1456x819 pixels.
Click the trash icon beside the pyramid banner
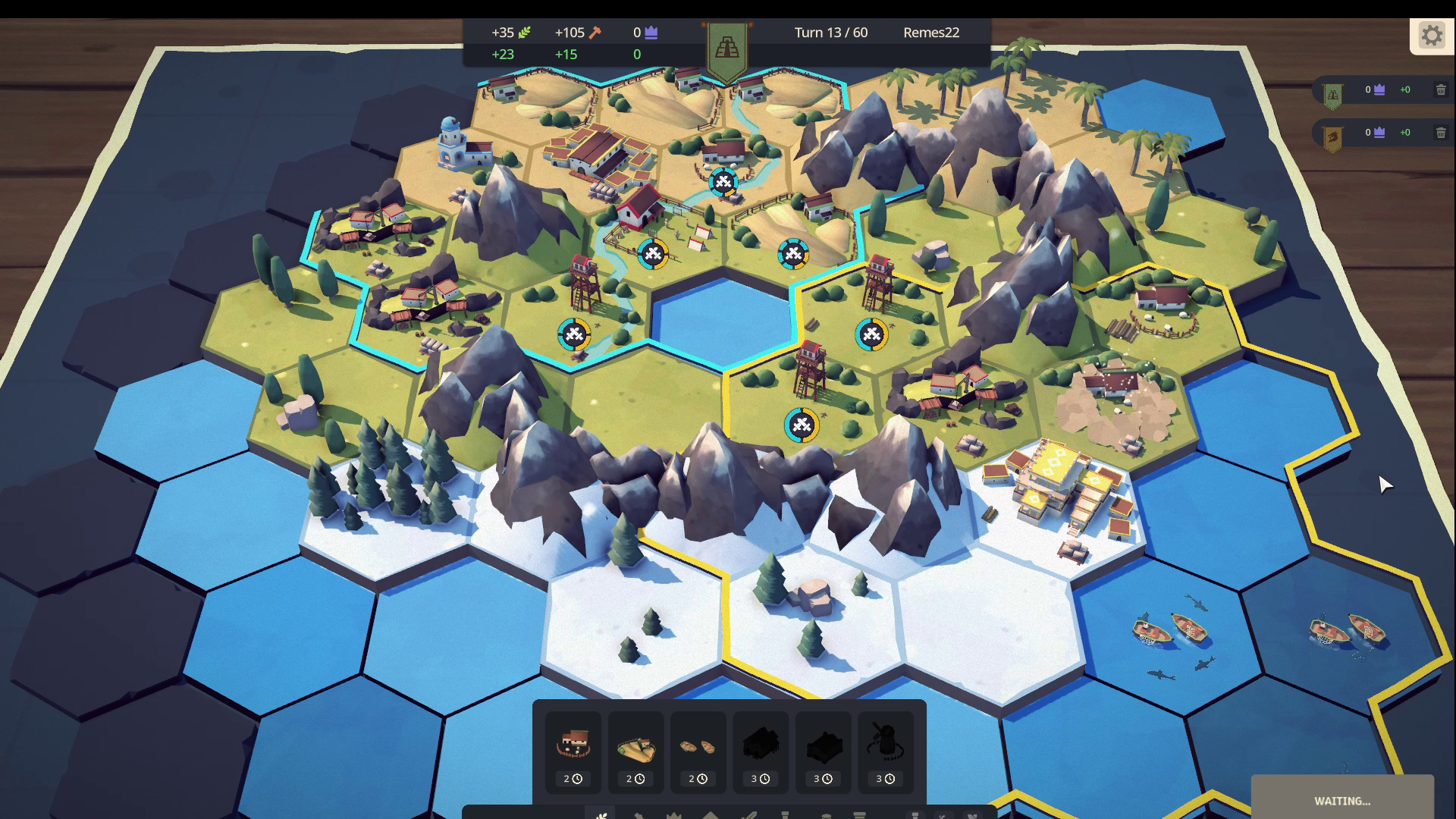tap(1441, 90)
